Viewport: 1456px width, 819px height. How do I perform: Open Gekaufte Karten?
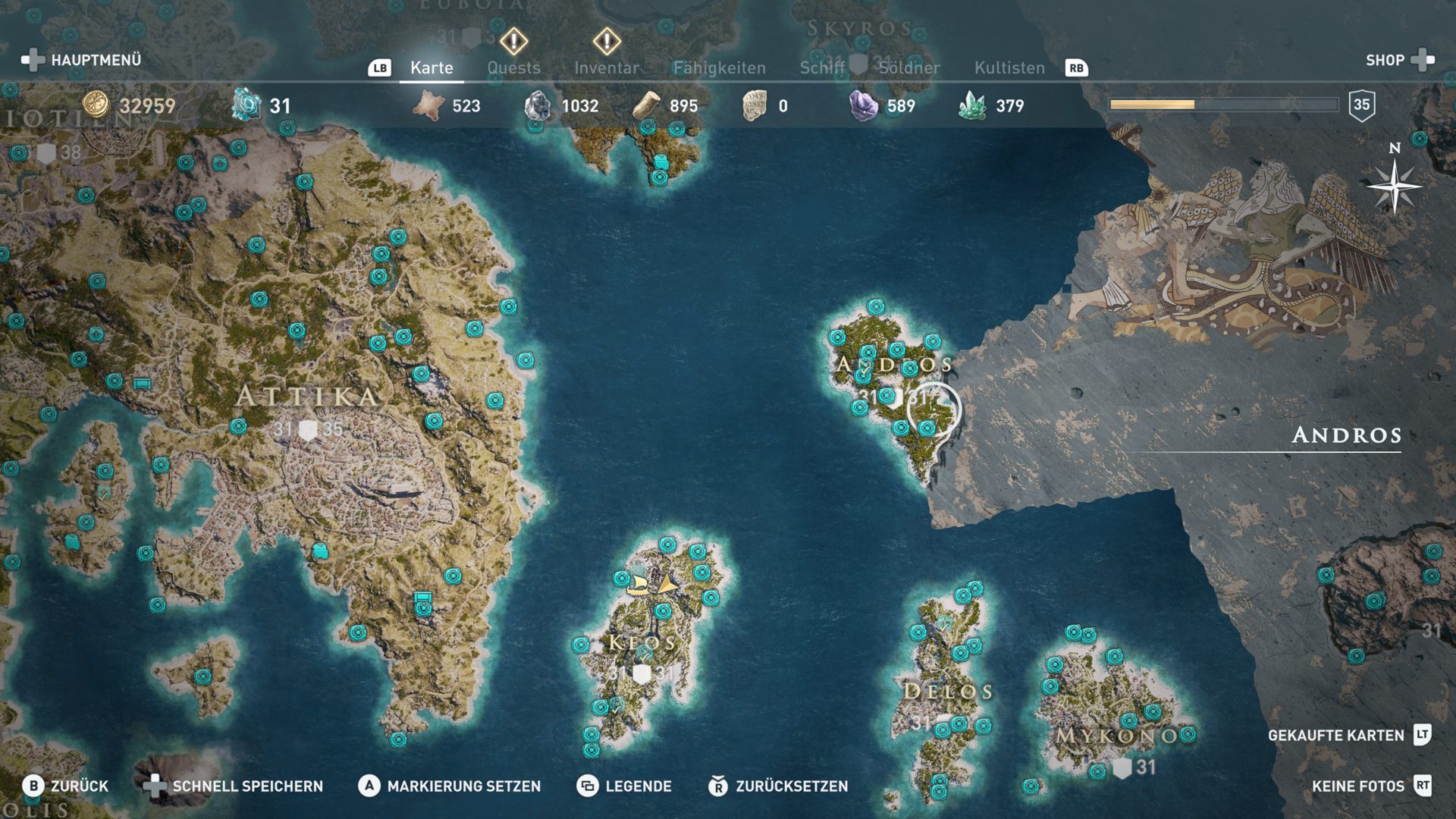tap(1348, 735)
